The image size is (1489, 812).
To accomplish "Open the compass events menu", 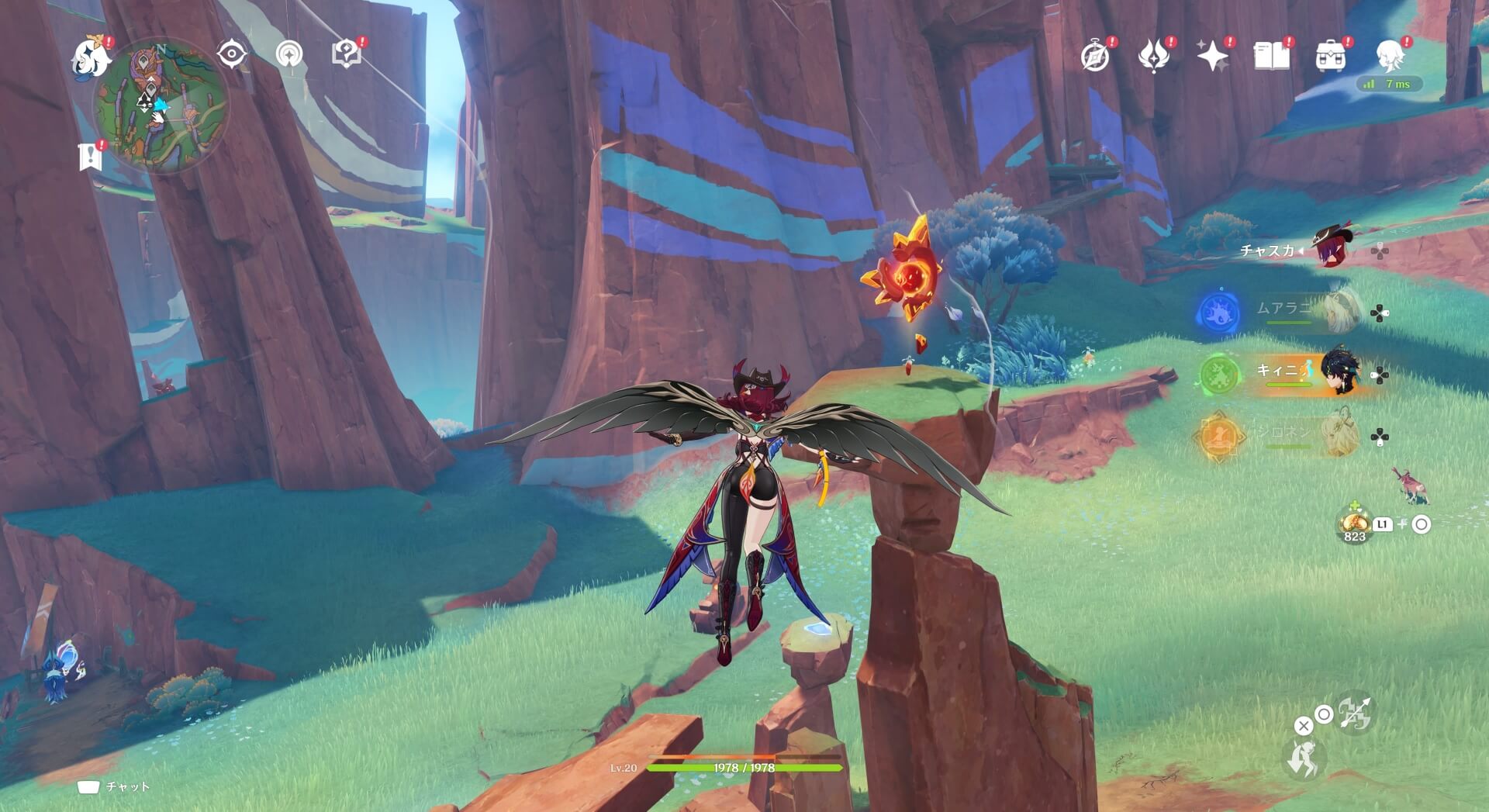I will point(1095,57).
